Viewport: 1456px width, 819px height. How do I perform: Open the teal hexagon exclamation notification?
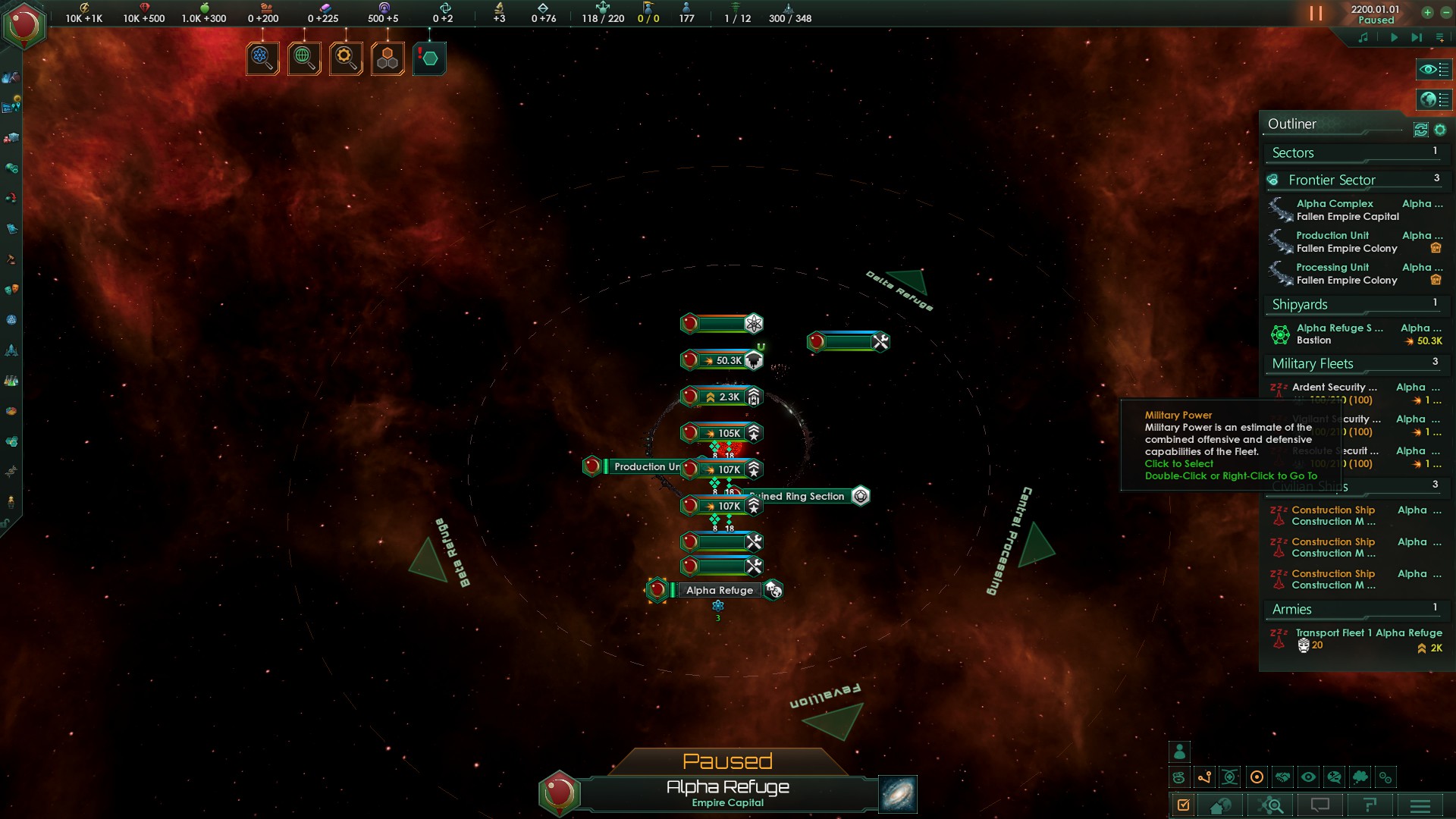429,58
